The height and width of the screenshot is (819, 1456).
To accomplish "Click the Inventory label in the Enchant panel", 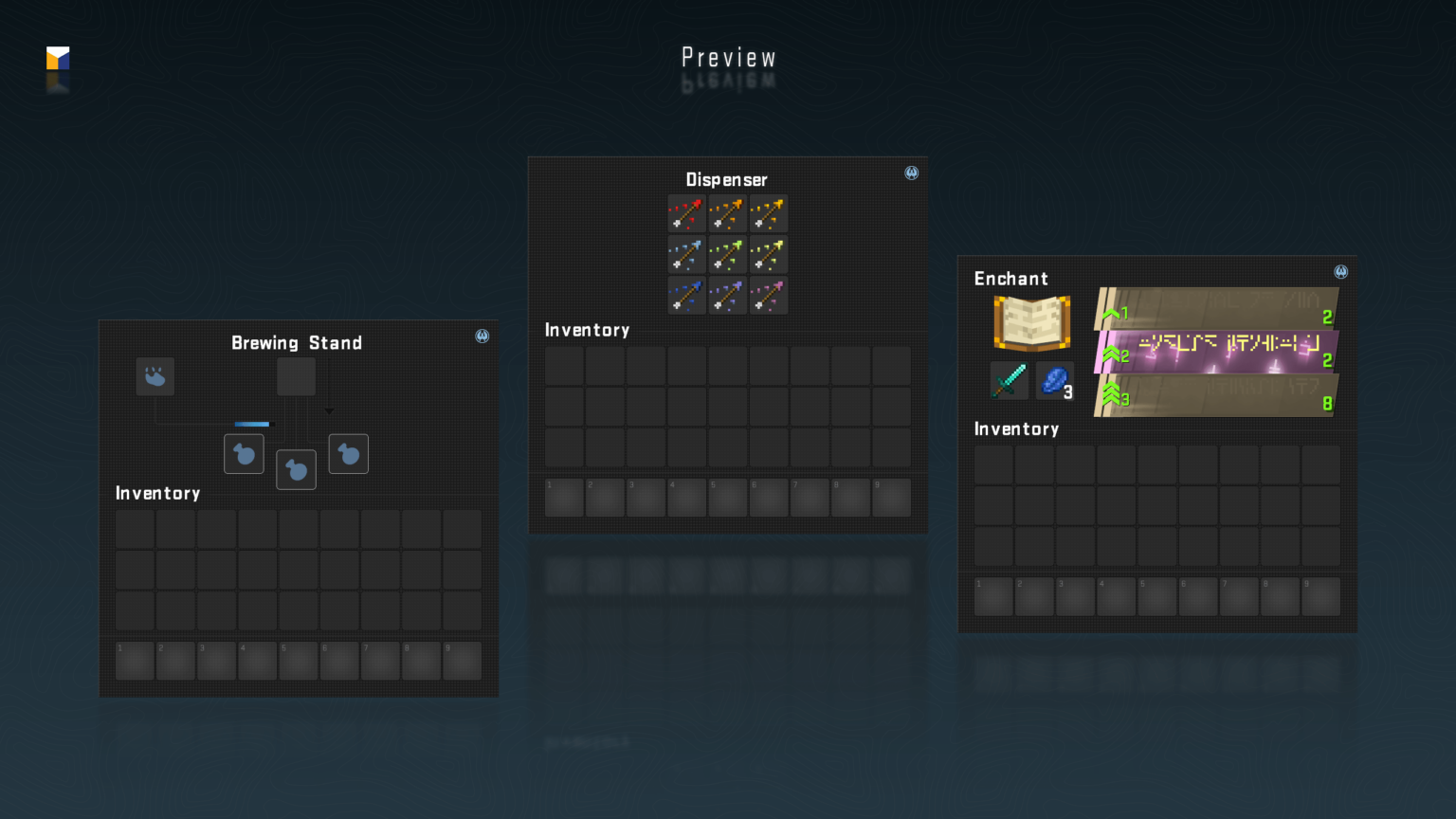I will pos(1017,429).
